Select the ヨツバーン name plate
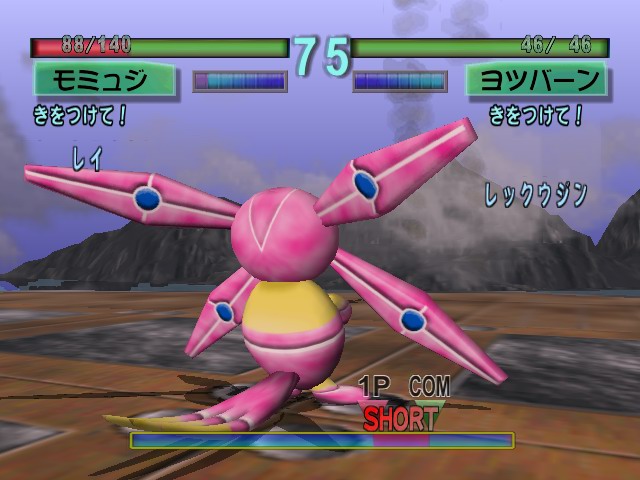The height and width of the screenshot is (480, 640). pyautogui.click(x=537, y=79)
